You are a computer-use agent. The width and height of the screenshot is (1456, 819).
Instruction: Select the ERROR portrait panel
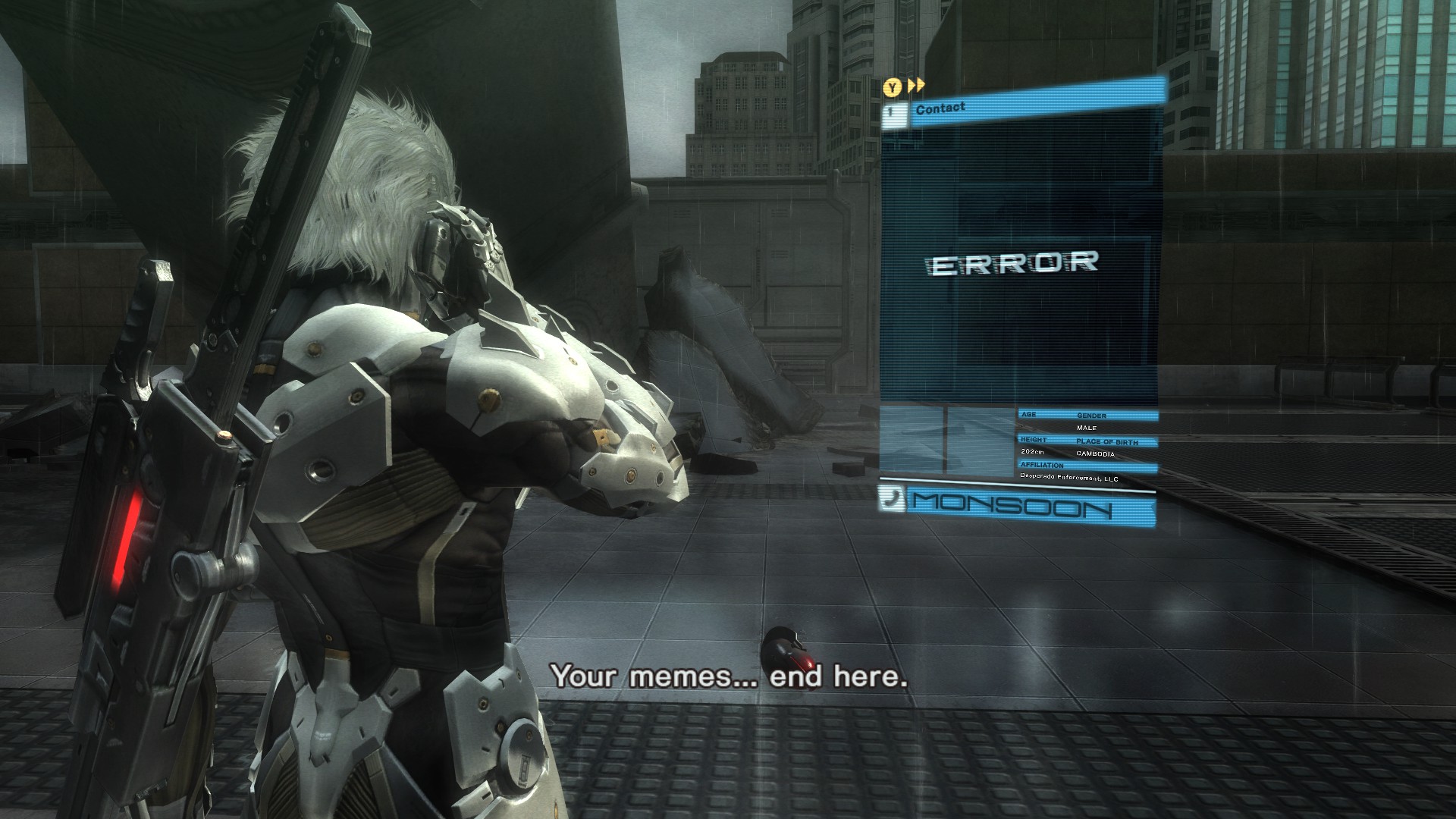(x=1015, y=263)
